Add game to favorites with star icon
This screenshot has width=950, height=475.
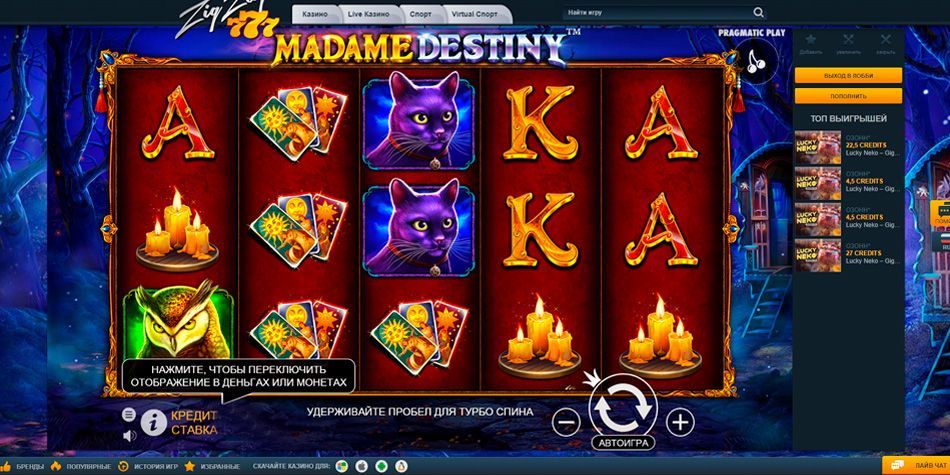[811, 40]
